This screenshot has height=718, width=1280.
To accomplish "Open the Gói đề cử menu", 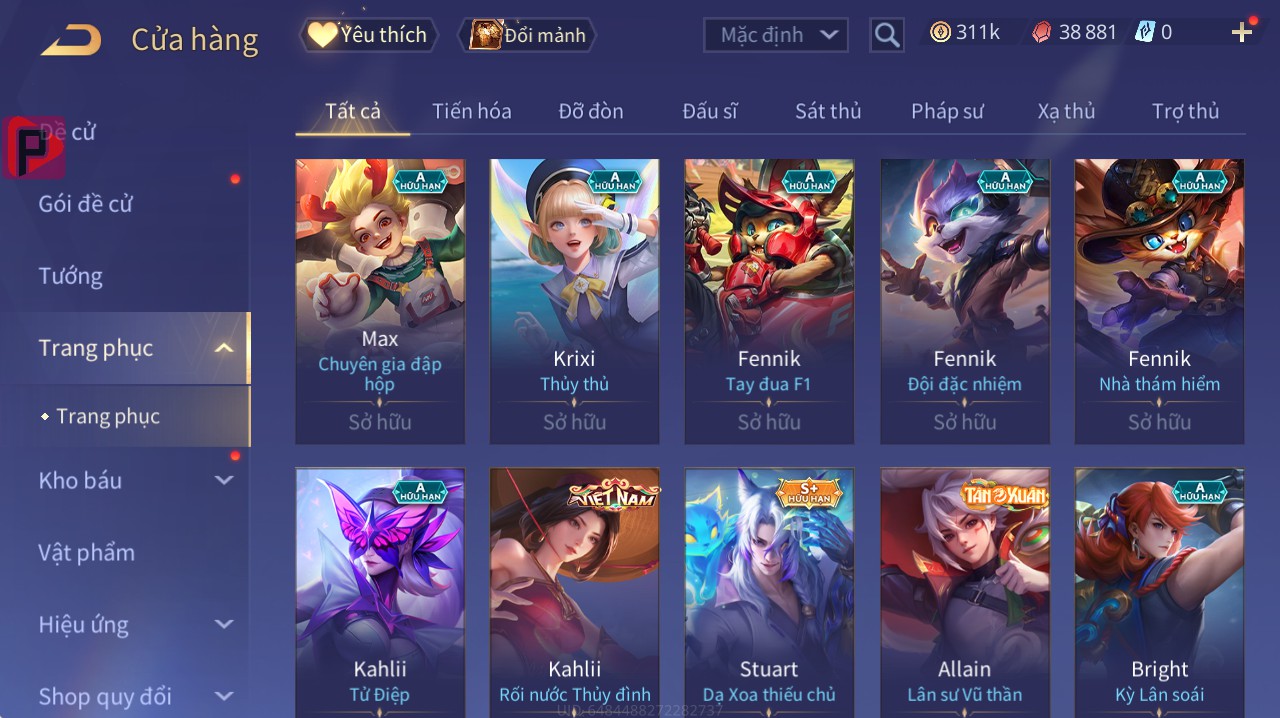I will (x=86, y=204).
